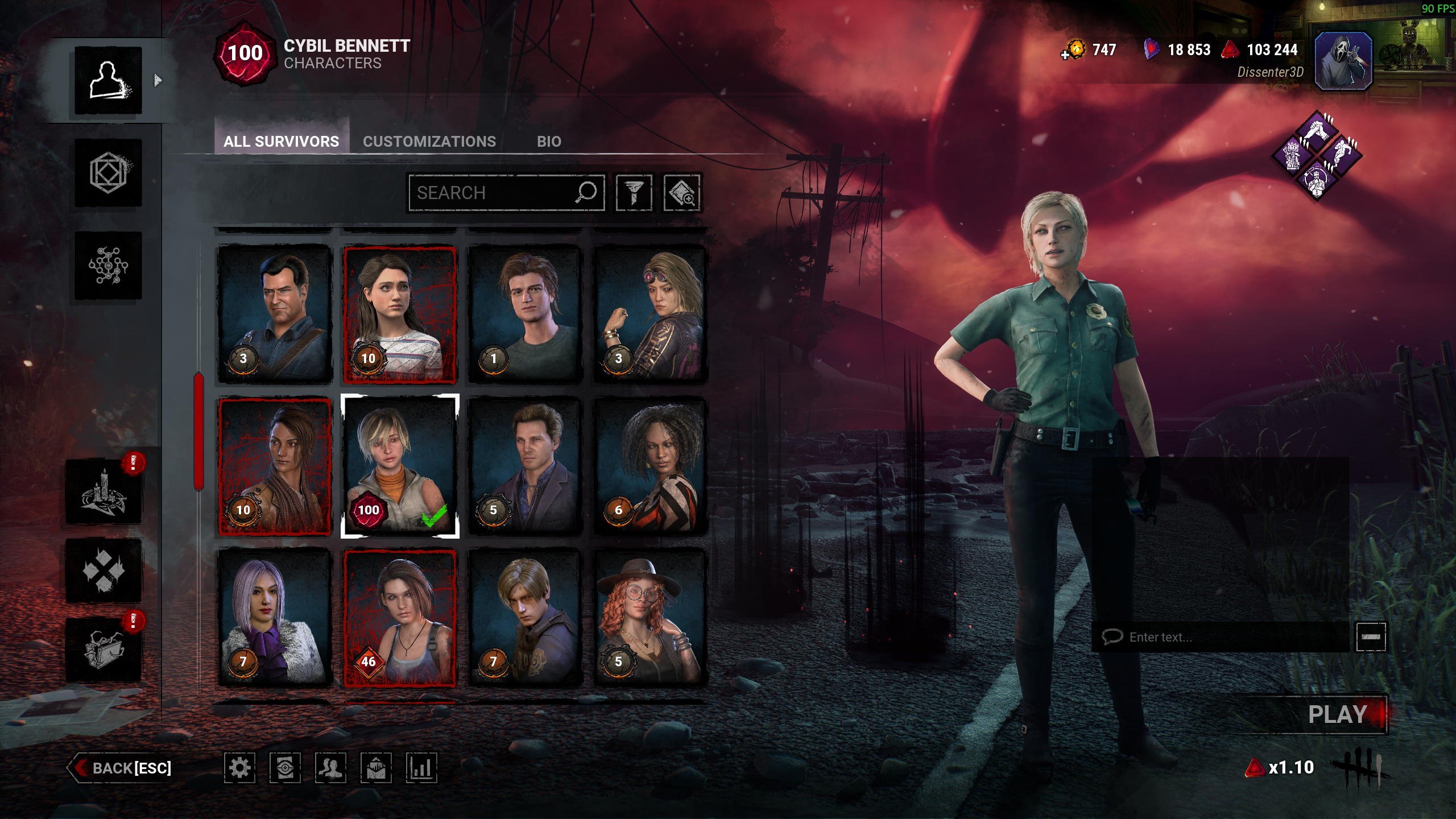Start a match with the PLAY button
This screenshot has width=1456, height=819.
[x=1338, y=714]
